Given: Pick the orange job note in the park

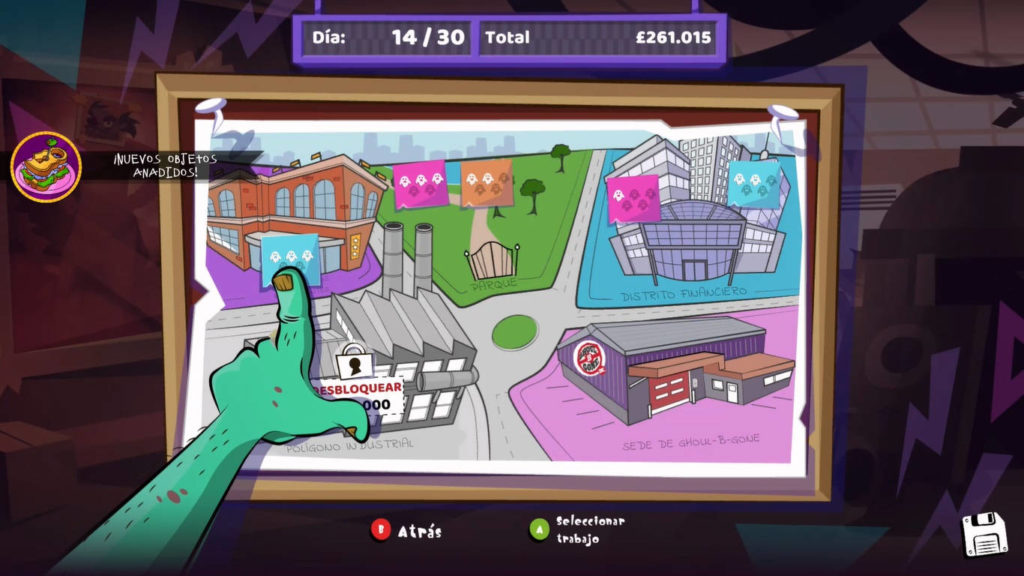Looking at the screenshot, I should click(487, 183).
